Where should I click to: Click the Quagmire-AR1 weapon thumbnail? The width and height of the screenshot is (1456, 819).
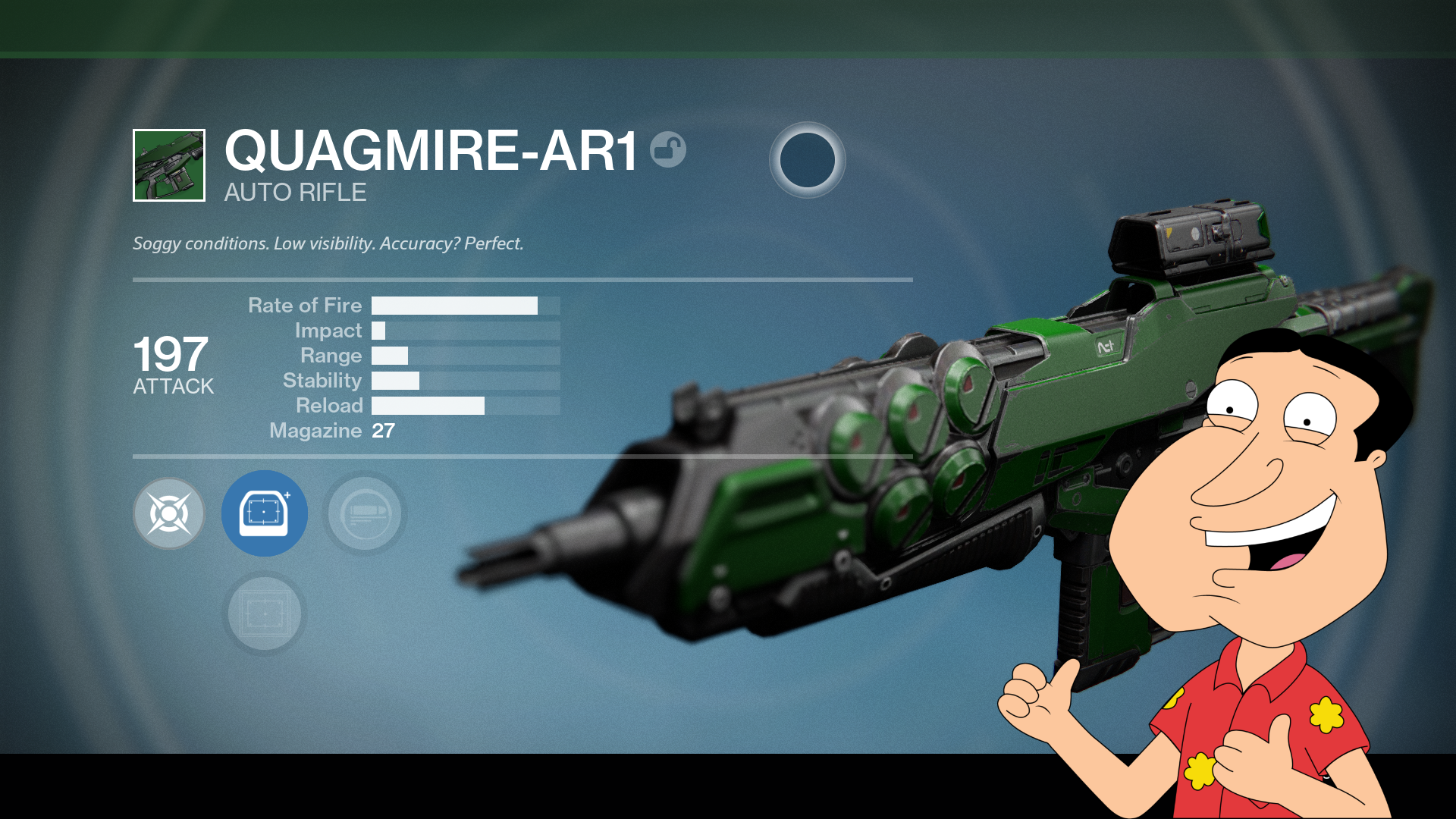click(169, 165)
